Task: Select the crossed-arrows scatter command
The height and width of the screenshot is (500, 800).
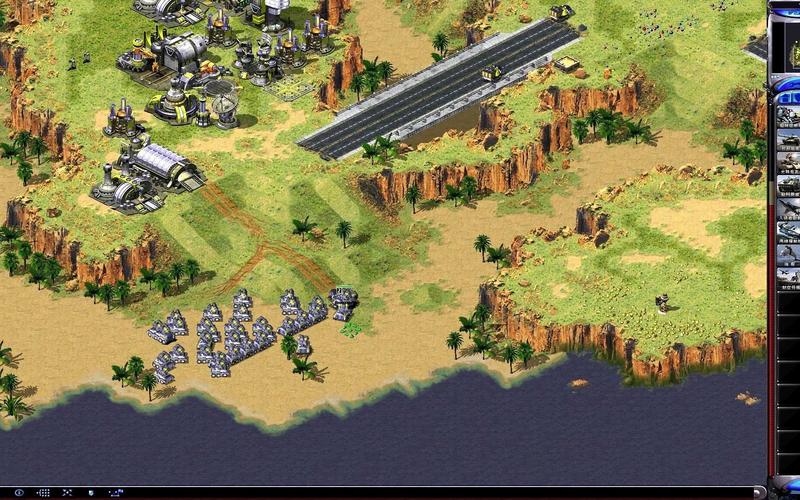Action: click(x=67, y=493)
